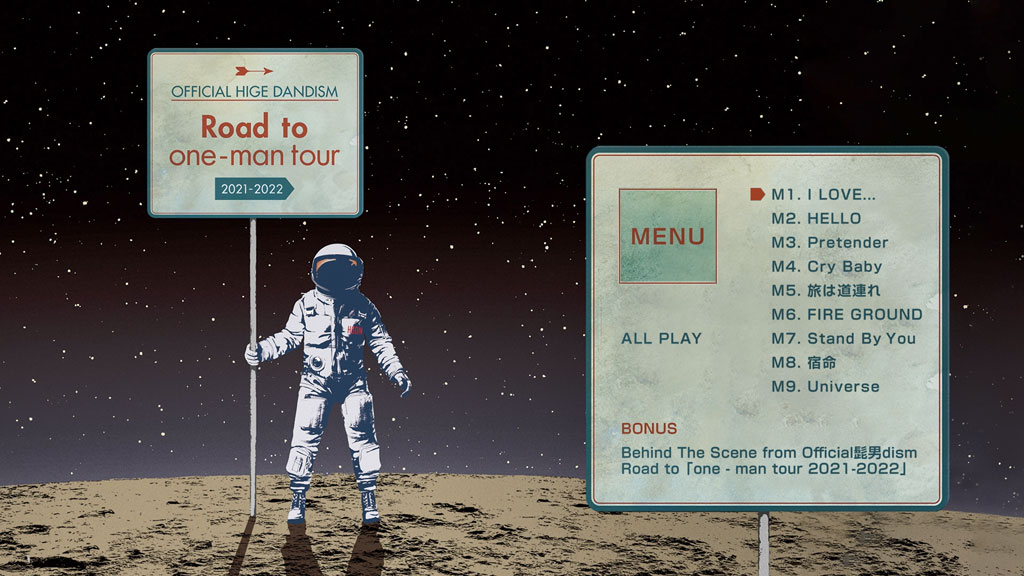This screenshot has width=1024, height=576.
Task: Choose M3. Pretender from the track list
Action: 829,242
